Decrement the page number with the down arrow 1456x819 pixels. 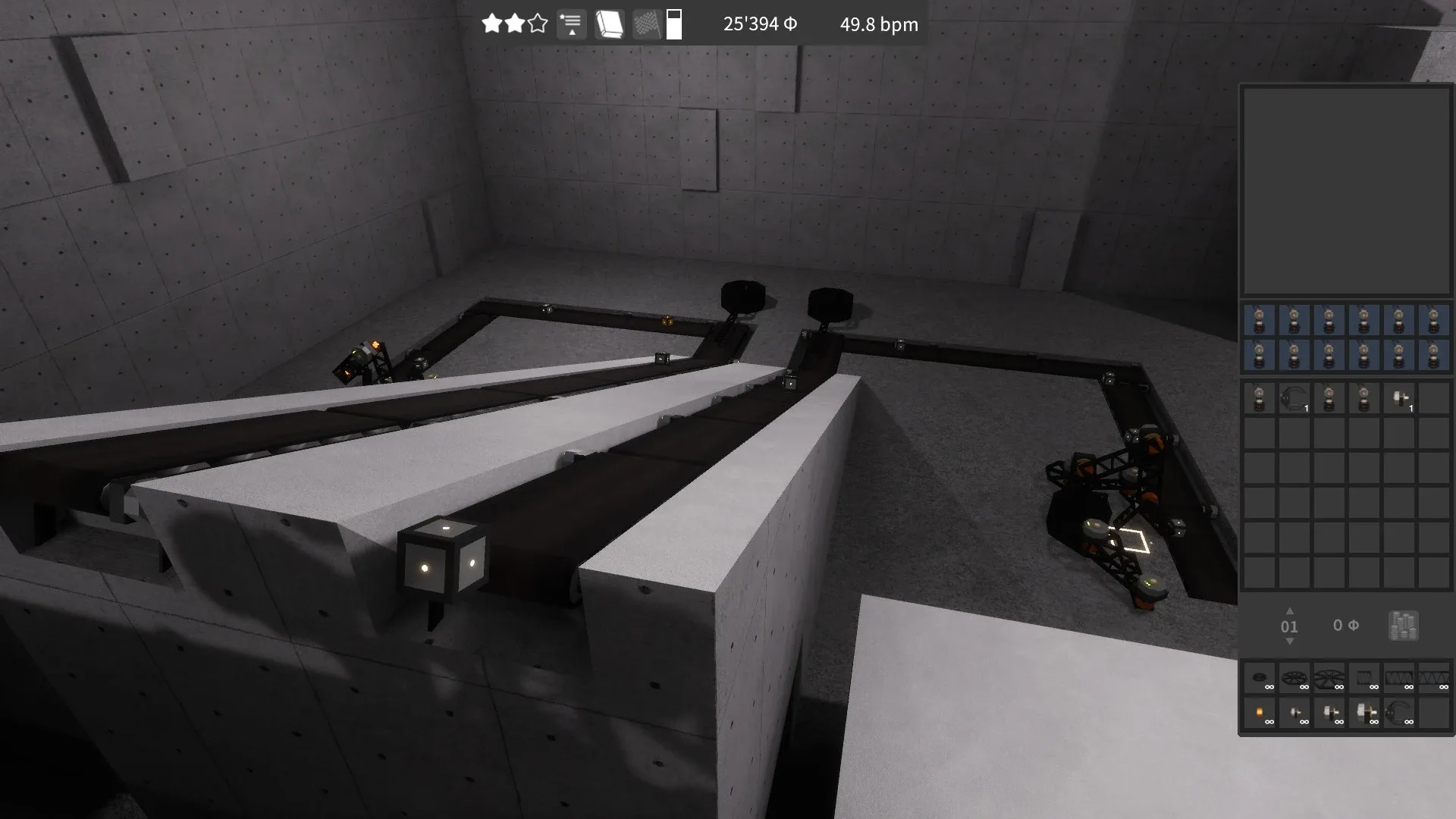click(x=1289, y=641)
